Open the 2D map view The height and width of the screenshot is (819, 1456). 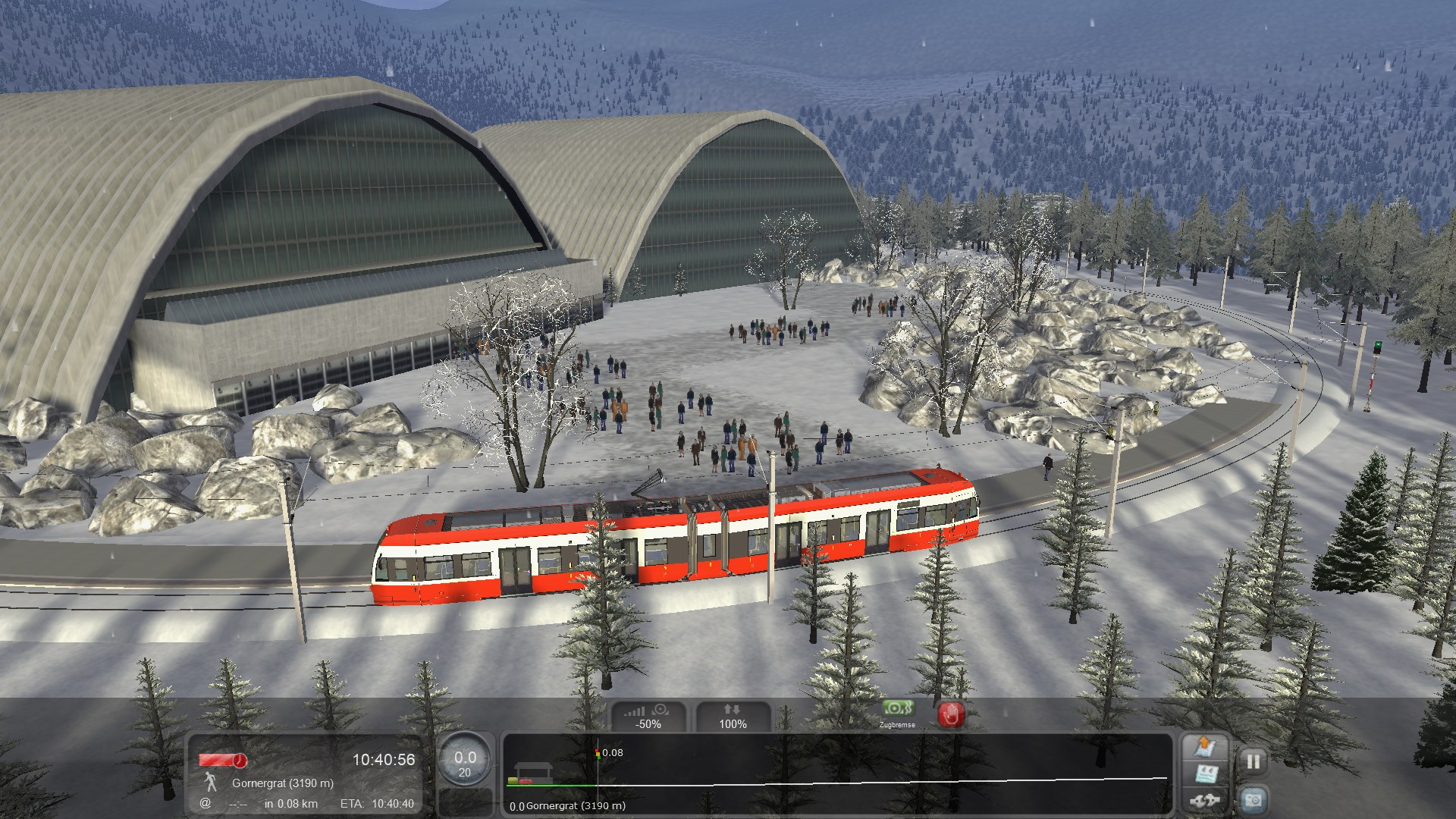pyautogui.click(x=1205, y=747)
